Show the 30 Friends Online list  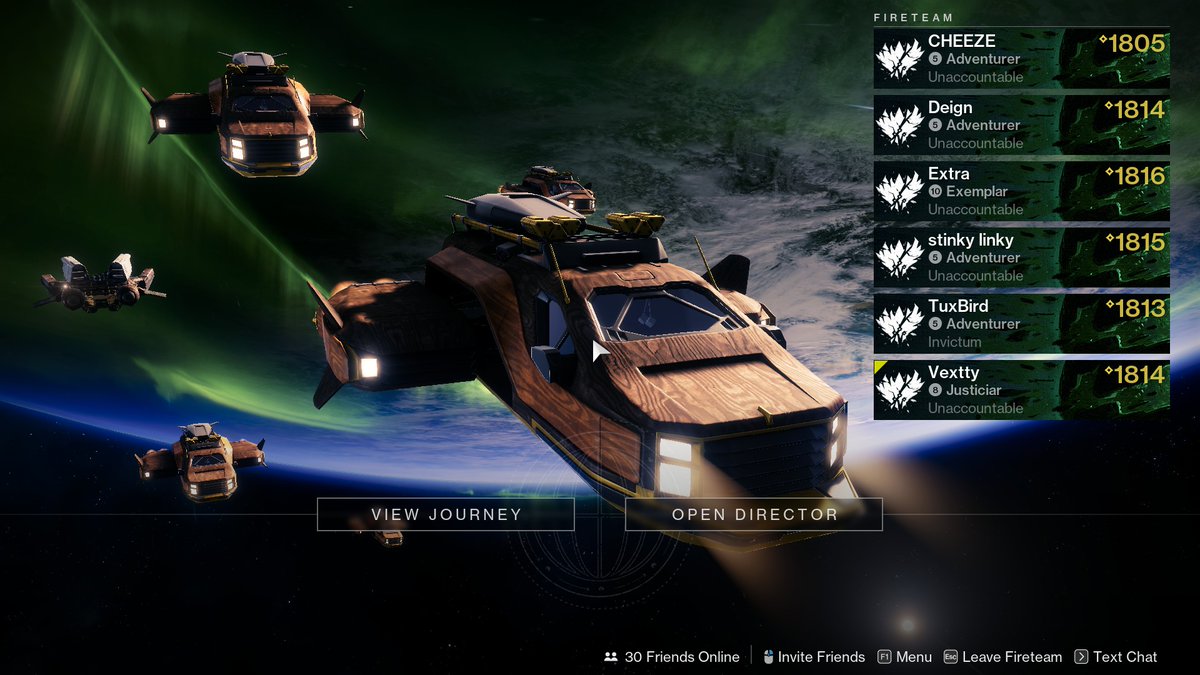672,657
